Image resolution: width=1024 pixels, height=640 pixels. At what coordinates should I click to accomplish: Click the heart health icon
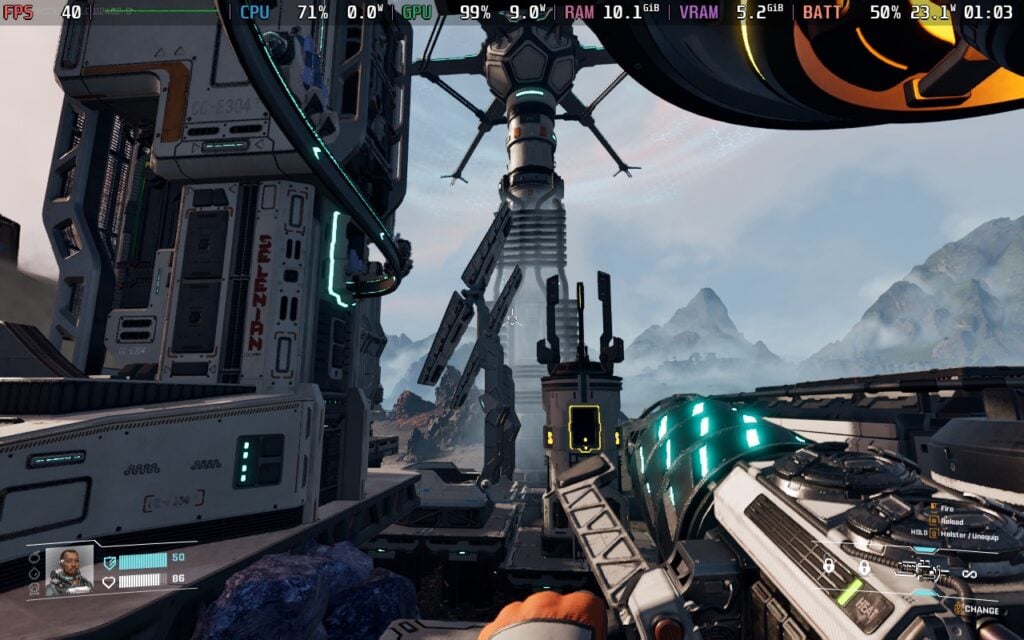(x=109, y=580)
